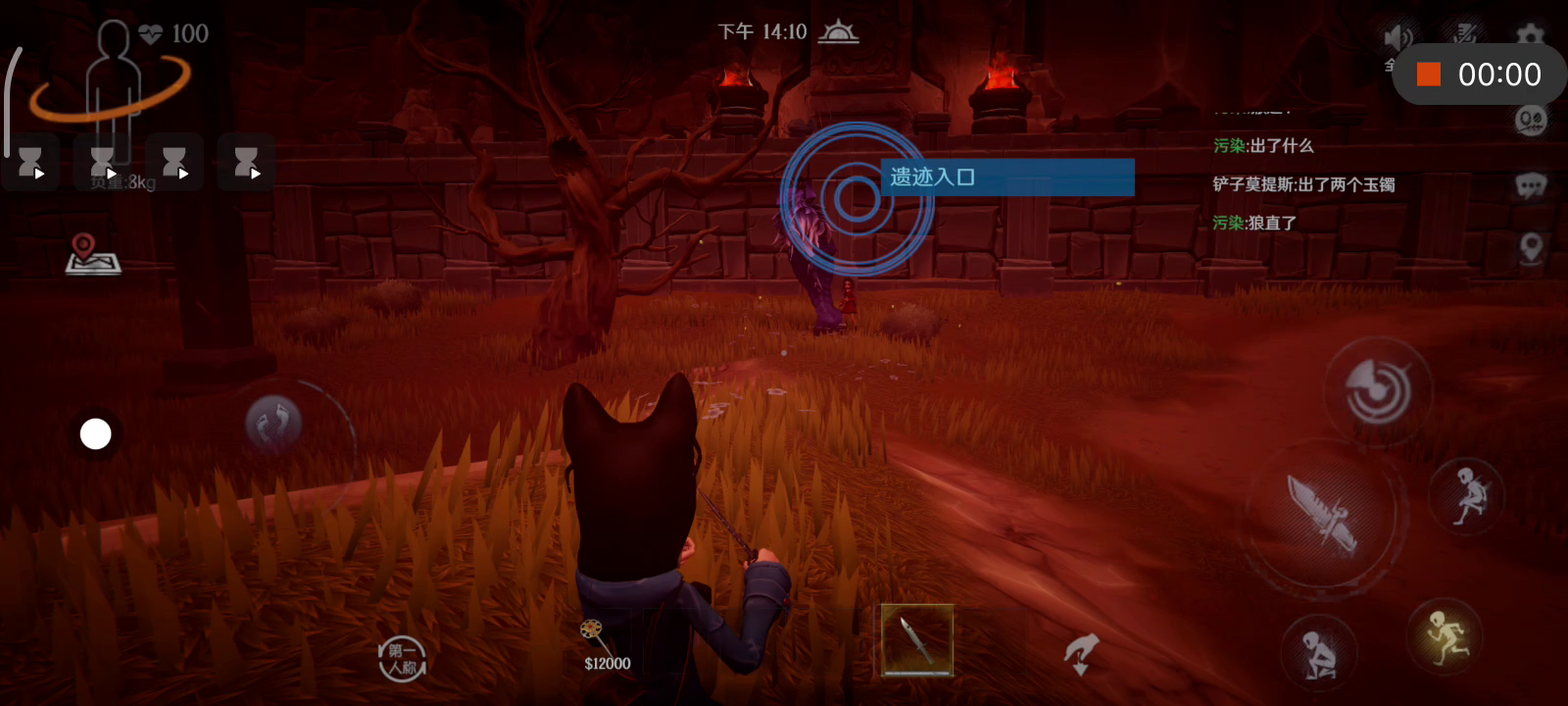This screenshot has width=1568, height=706.
Task: Tap the drop item hand icon
Action: (x=1081, y=652)
